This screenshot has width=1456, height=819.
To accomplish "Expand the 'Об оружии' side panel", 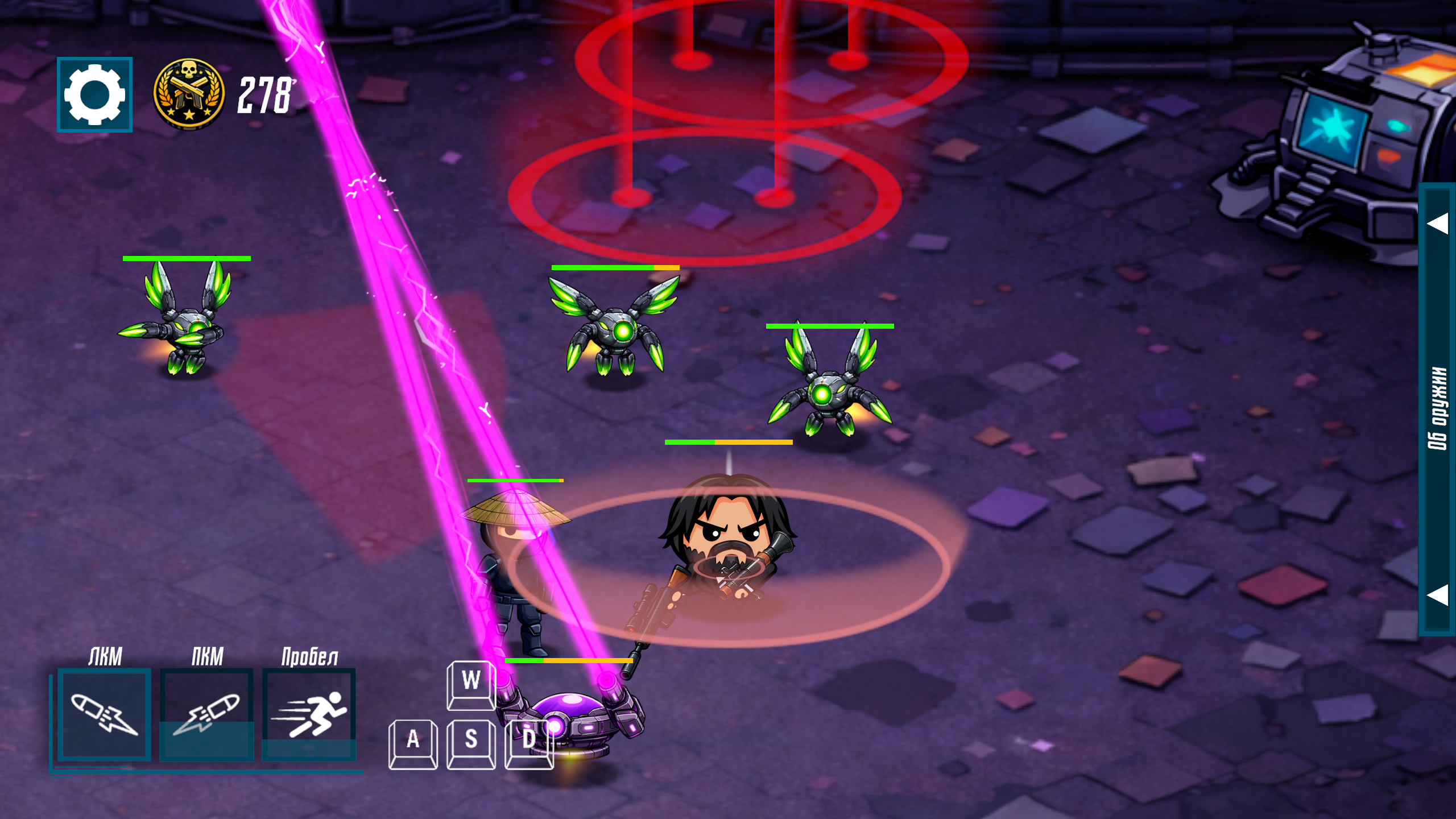I will (x=1437, y=408).
